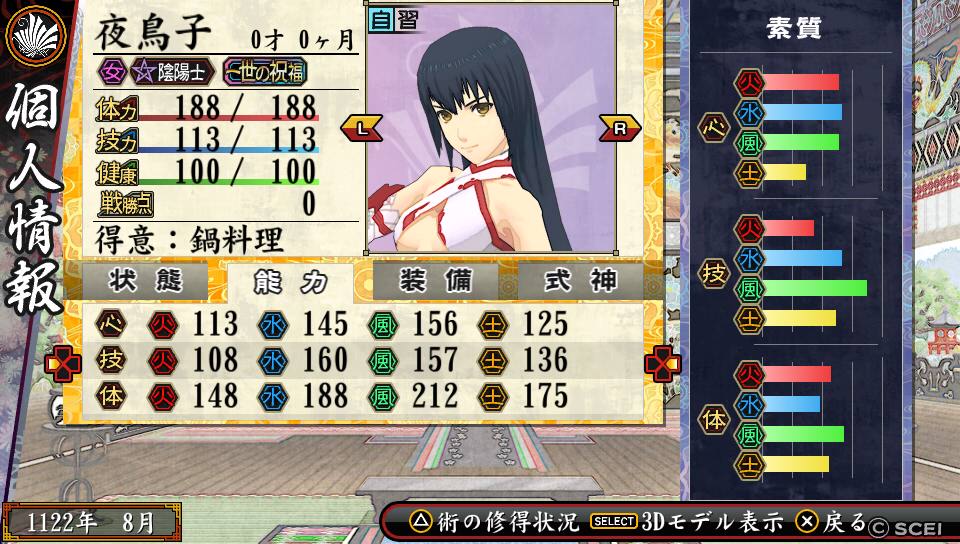Click the 二世の祝福 blessing badge
The height and width of the screenshot is (544, 960).
264,71
